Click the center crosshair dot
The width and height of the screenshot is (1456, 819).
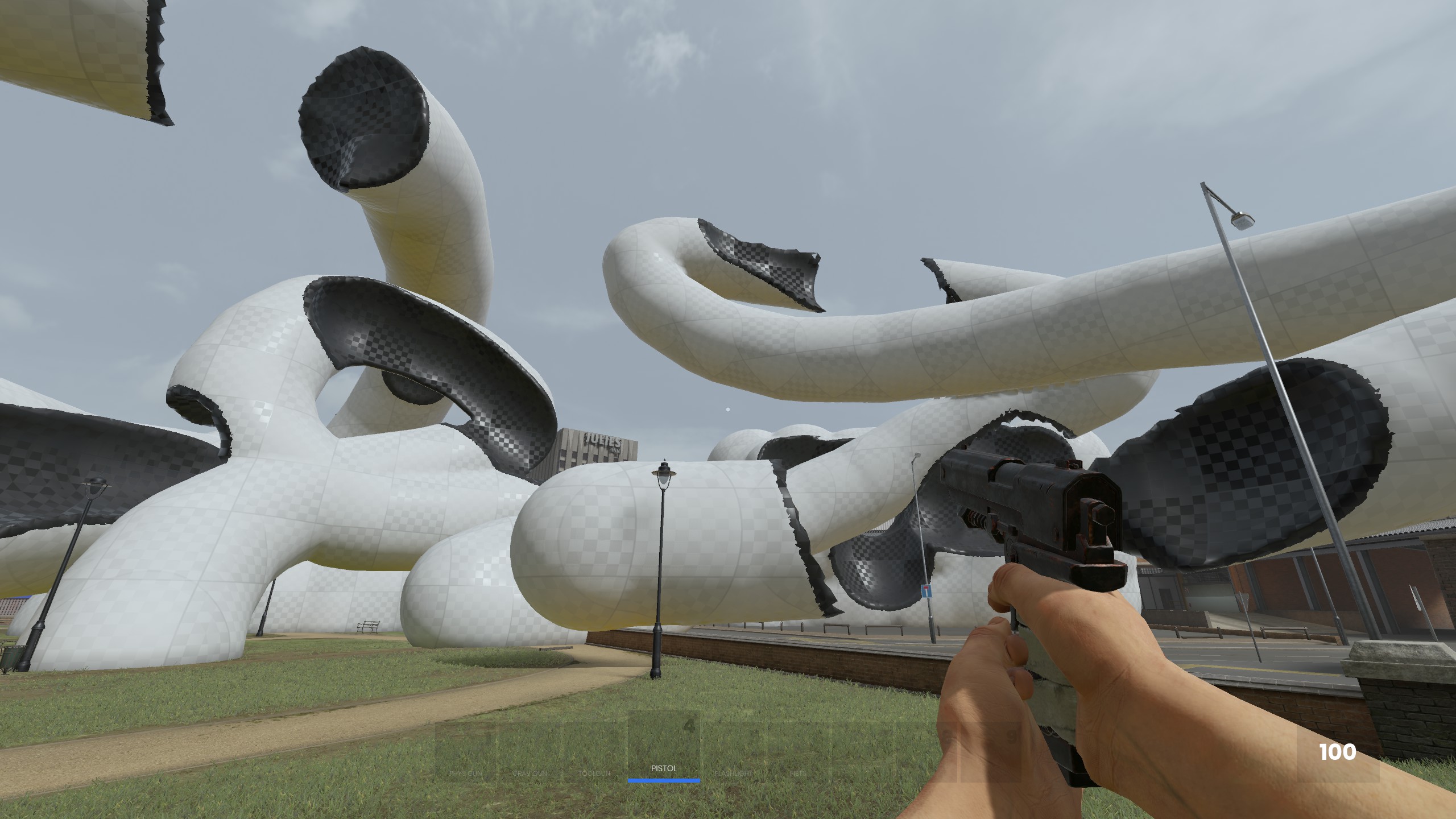pyautogui.click(x=728, y=409)
